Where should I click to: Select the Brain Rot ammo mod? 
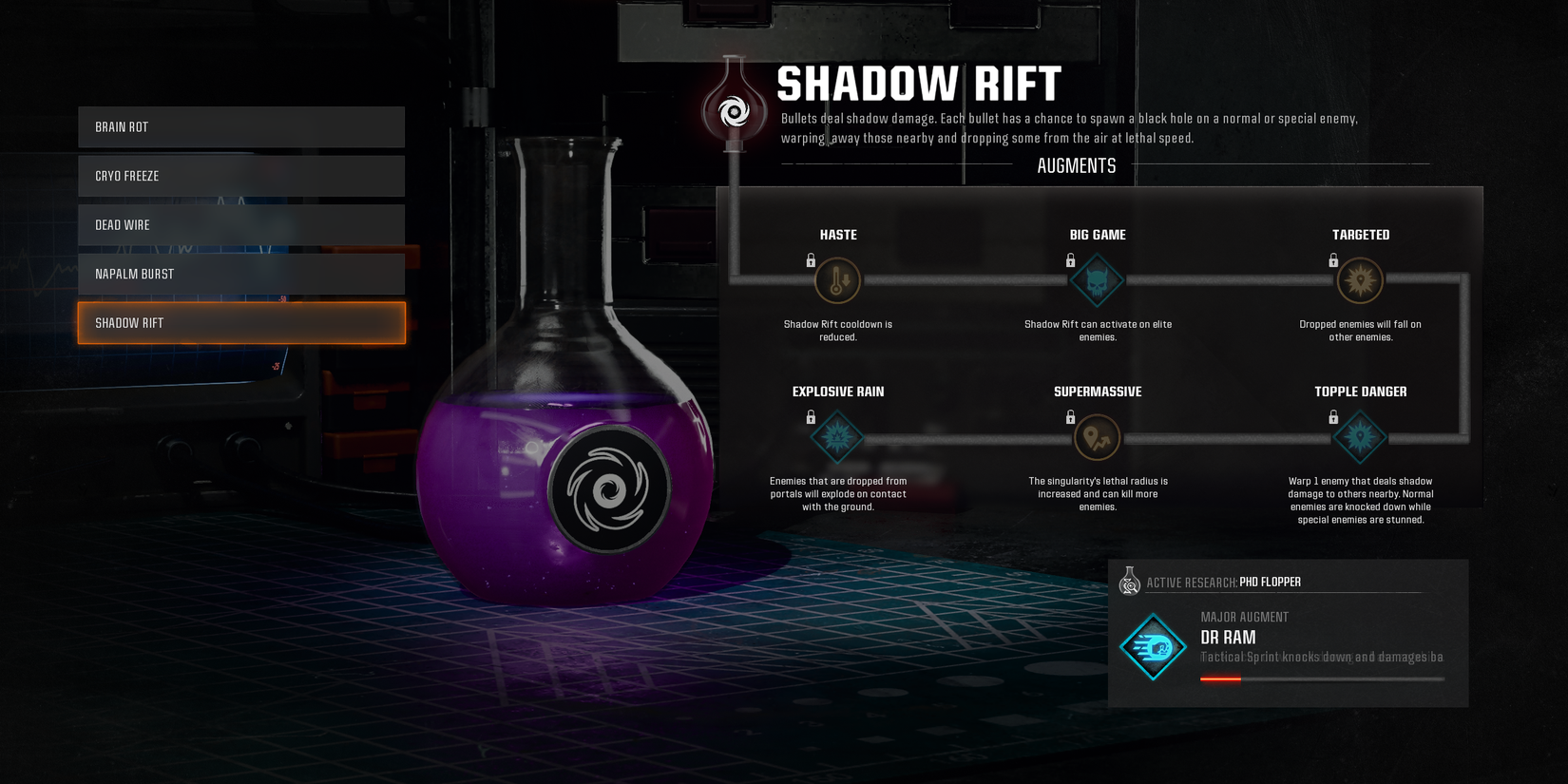(x=240, y=126)
